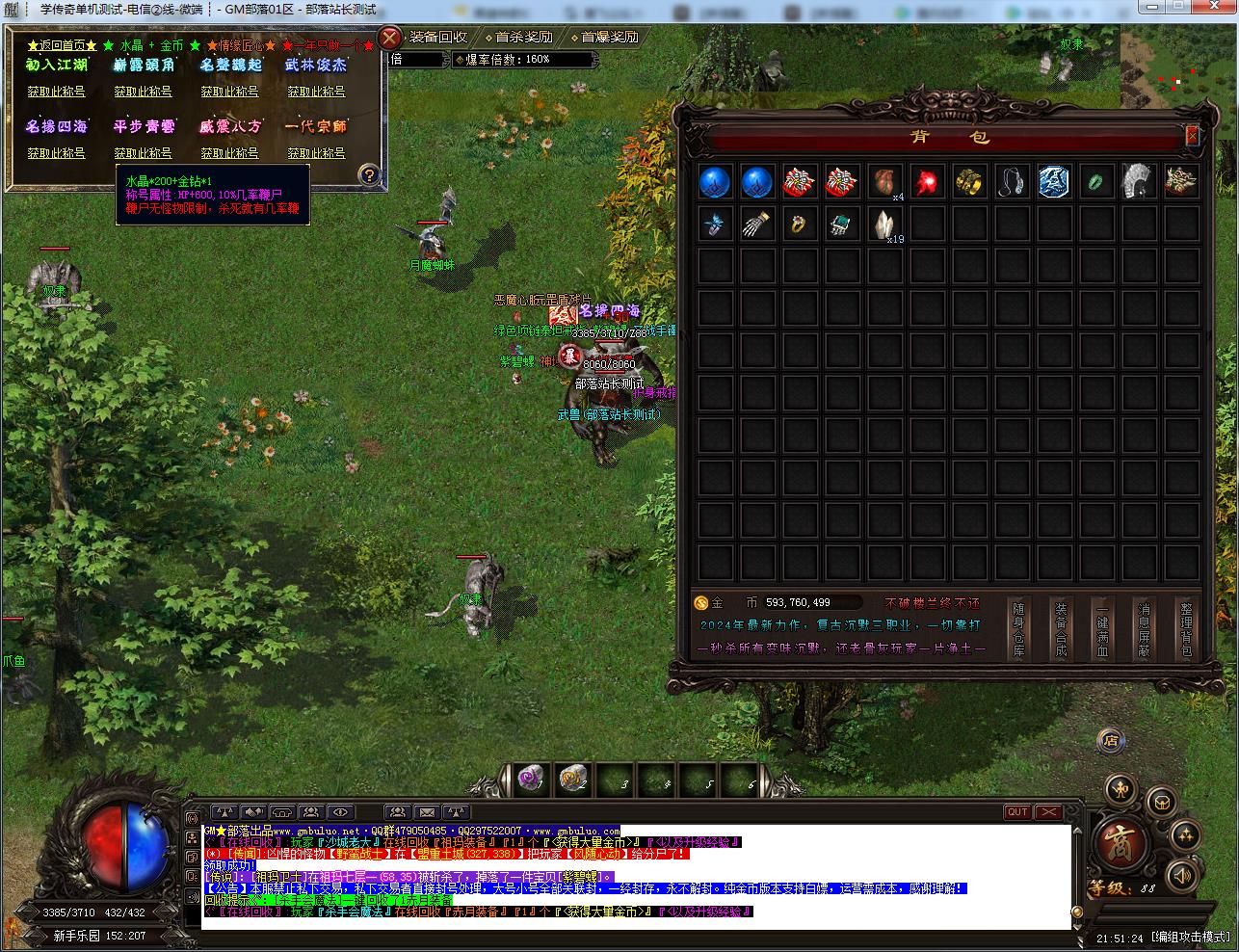Image resolution: width=1239 pixels, height=952 pixels.
Task: Open 随身仓库 portable warehouse
Action: tap(1019, 629)
